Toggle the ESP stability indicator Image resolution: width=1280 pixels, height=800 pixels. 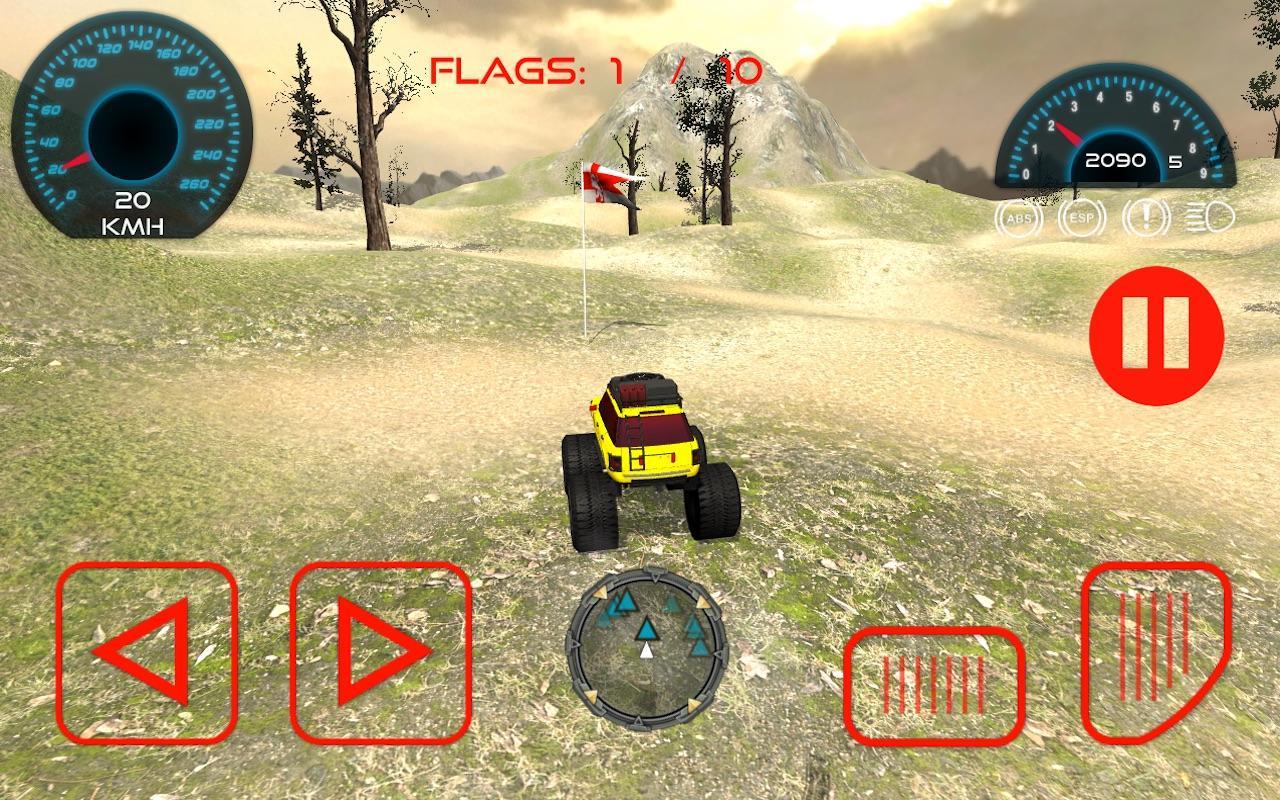(1080, 216)
